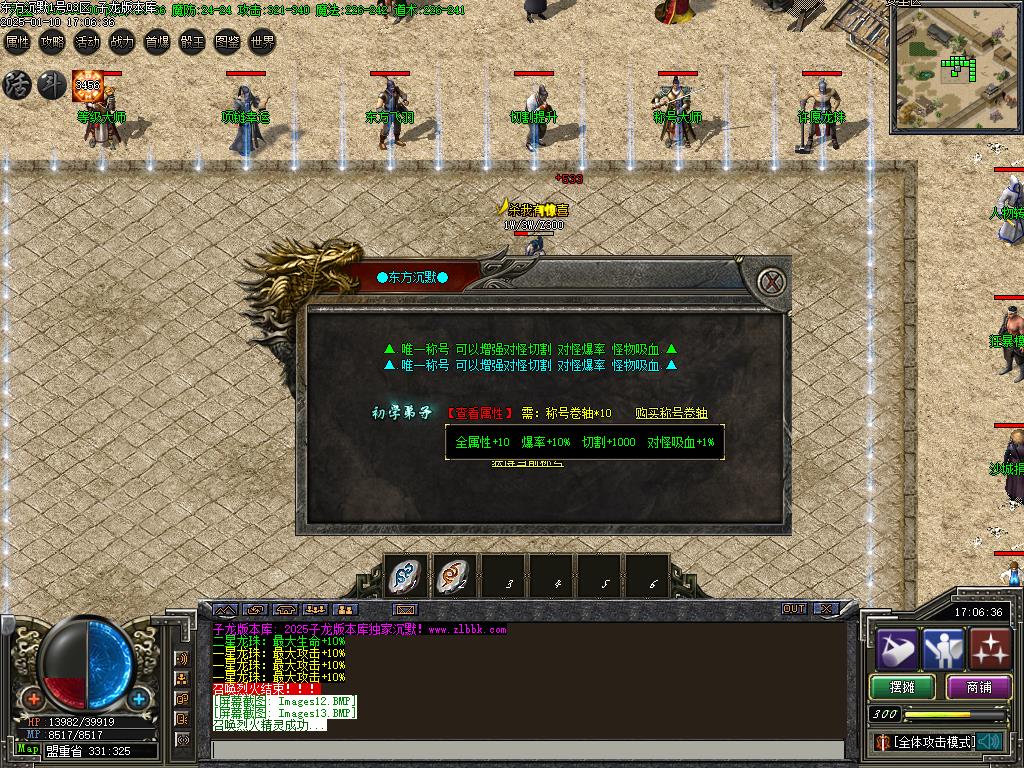
Task: Select the fiery 3456 buff icon
Action: tap(87, 86)
